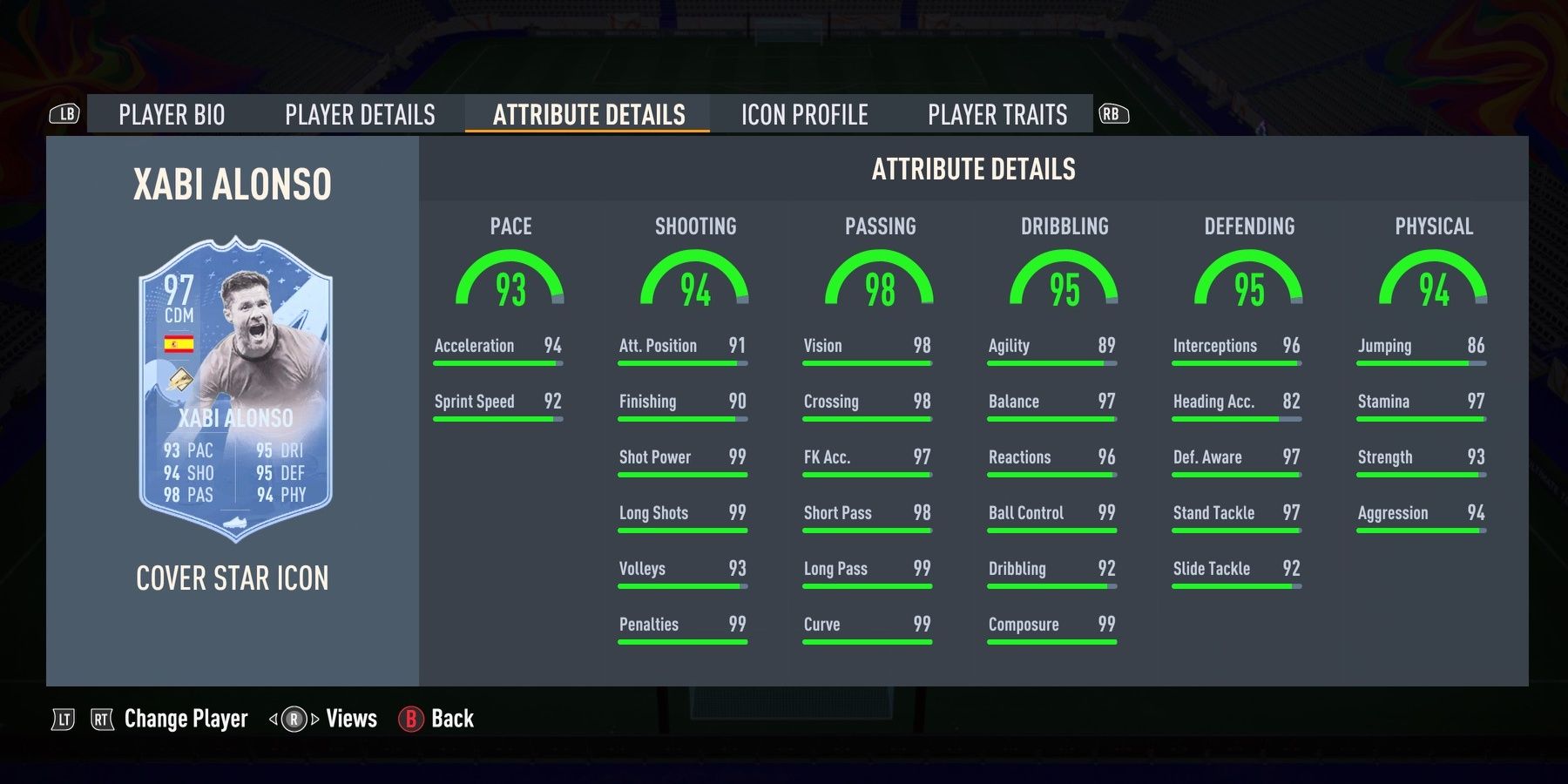The image size is (1568, 784).
Task: Click the Attribute Details tab
Action: [x=587, y=114]
